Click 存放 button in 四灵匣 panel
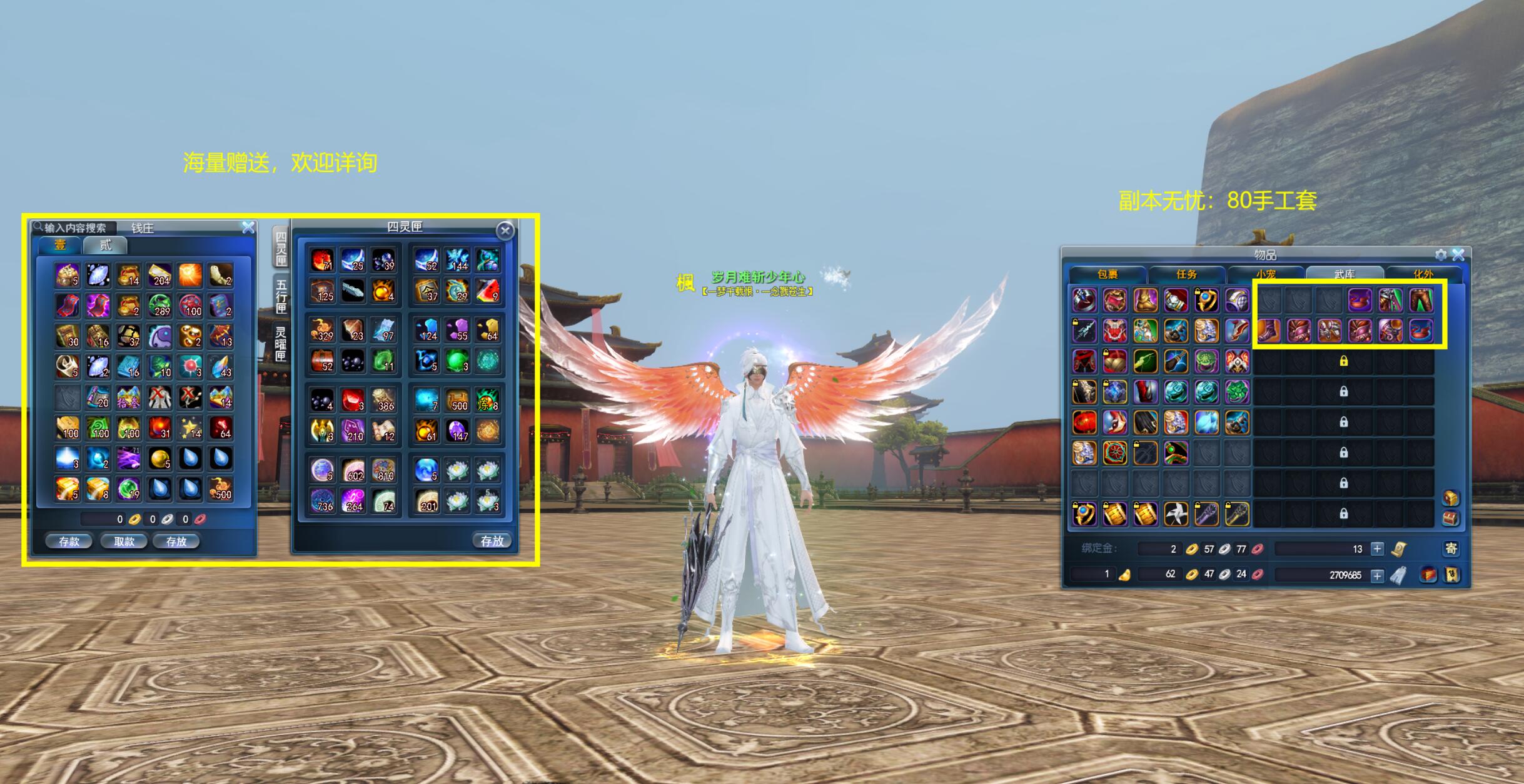Viewport: 1524px width, 784px height. (x=492, y=541)
